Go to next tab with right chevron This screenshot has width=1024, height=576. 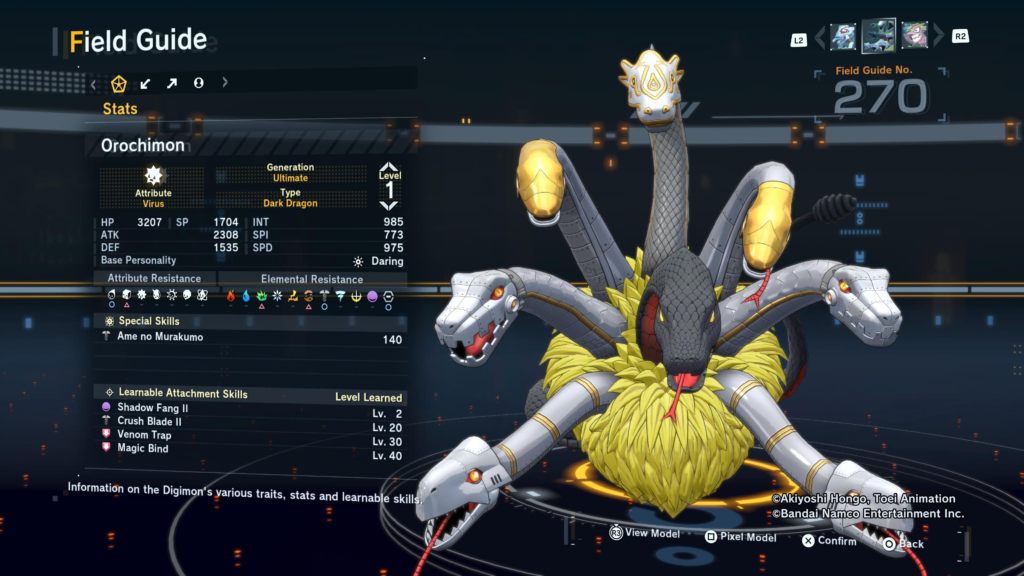225,83
